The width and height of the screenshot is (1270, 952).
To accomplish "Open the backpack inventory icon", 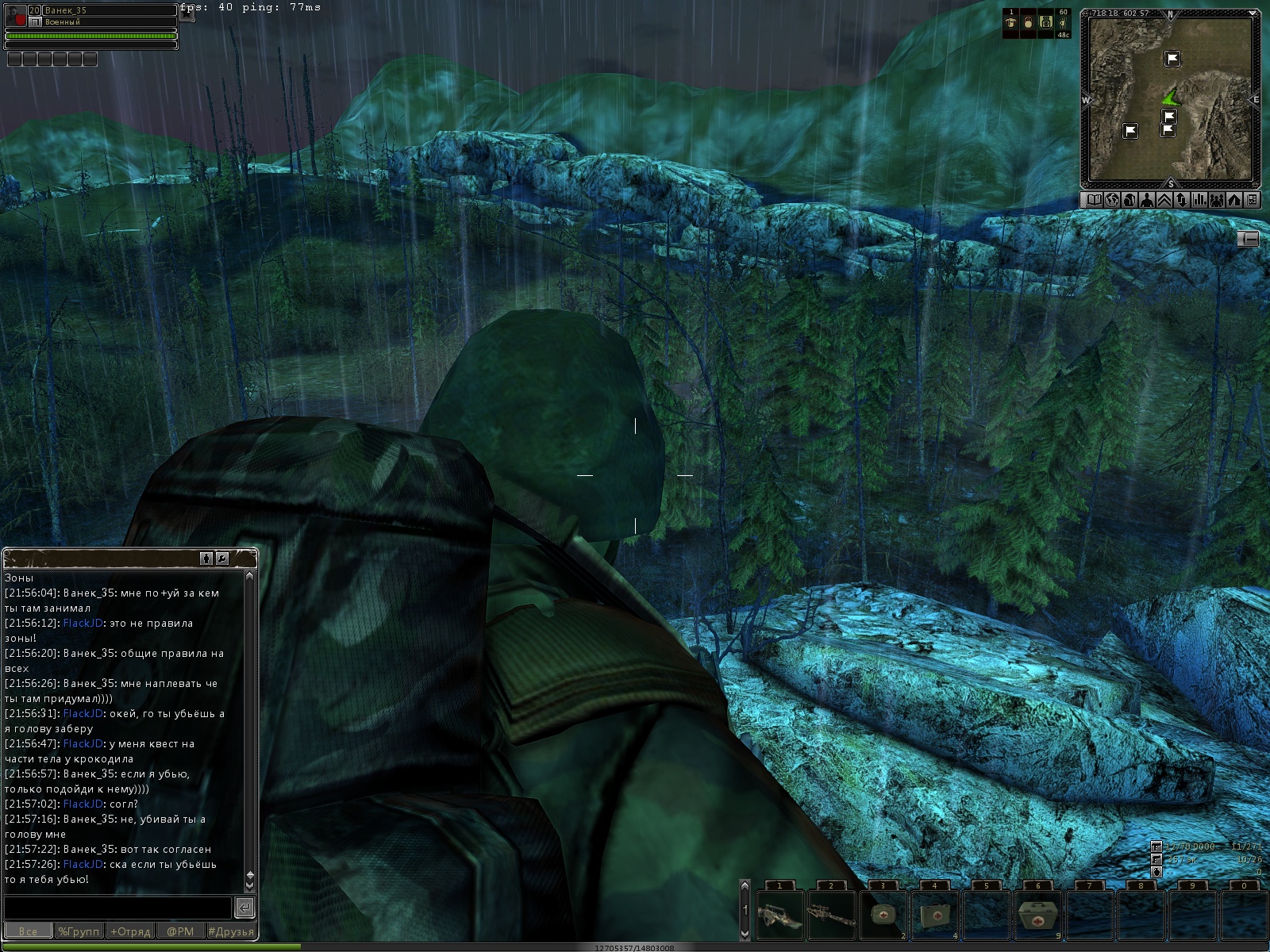I will [x=1129, y=200].
